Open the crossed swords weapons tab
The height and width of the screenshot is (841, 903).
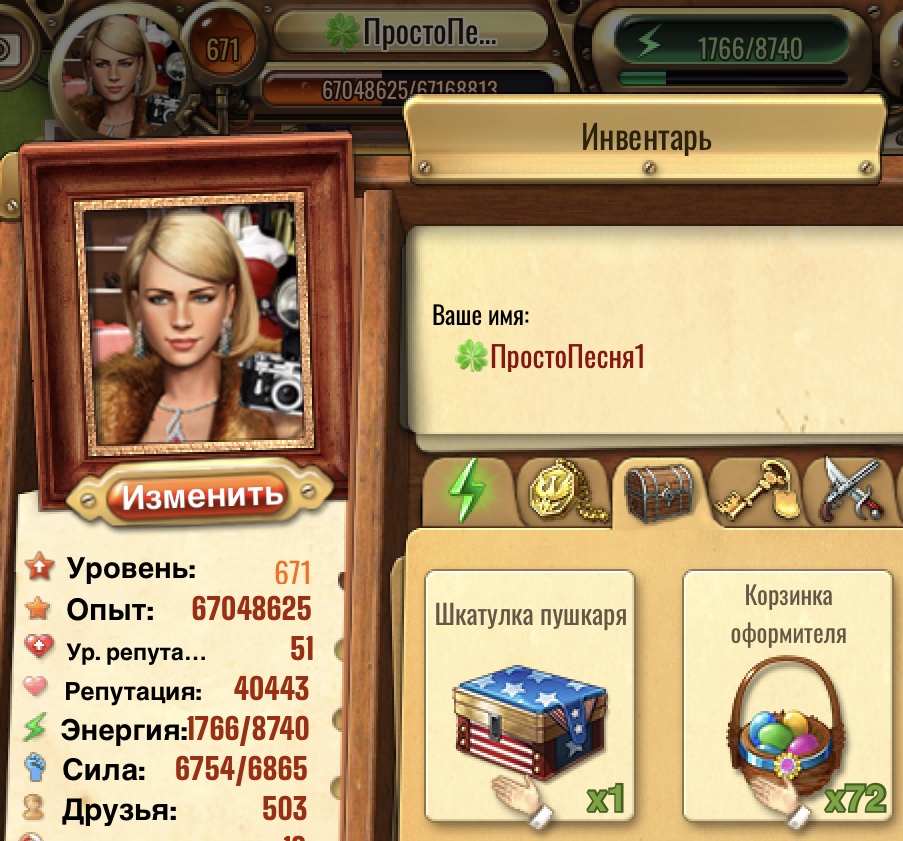click(x=852, y=491)
